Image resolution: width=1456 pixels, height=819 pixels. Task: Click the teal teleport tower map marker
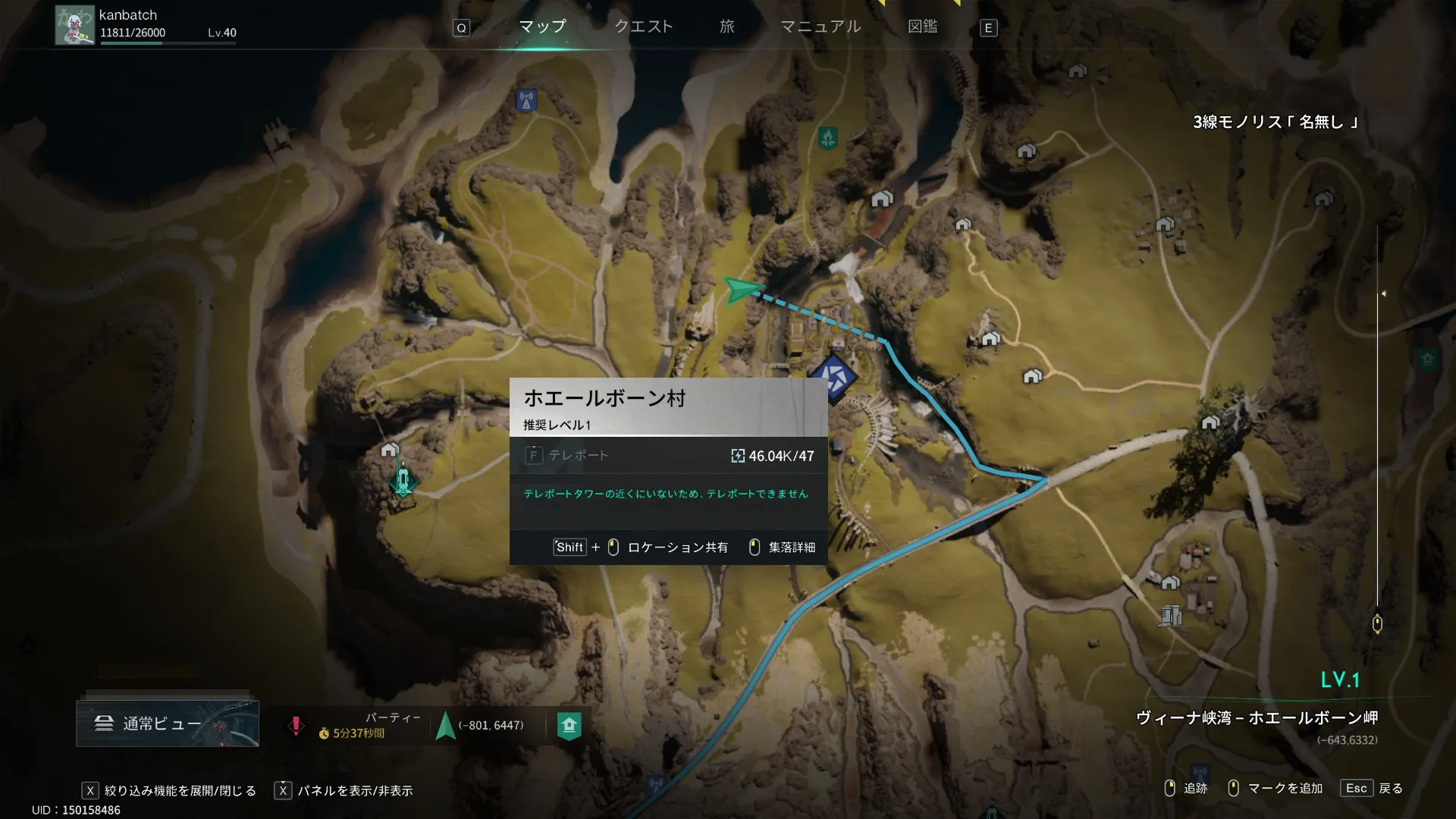tap(403, 481)
